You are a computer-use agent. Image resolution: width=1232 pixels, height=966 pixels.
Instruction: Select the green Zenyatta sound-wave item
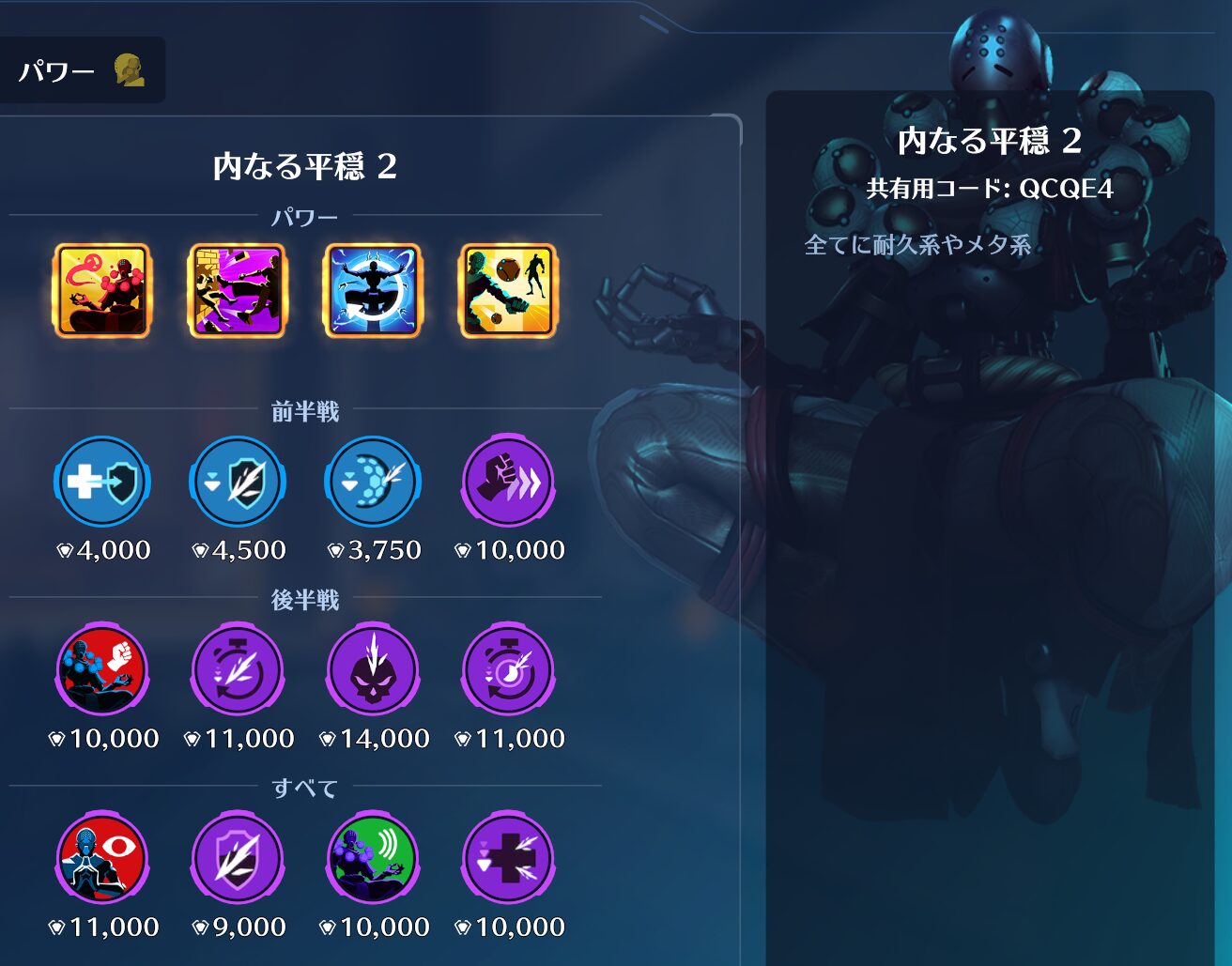pyautogui.click(x=373, y=859)
